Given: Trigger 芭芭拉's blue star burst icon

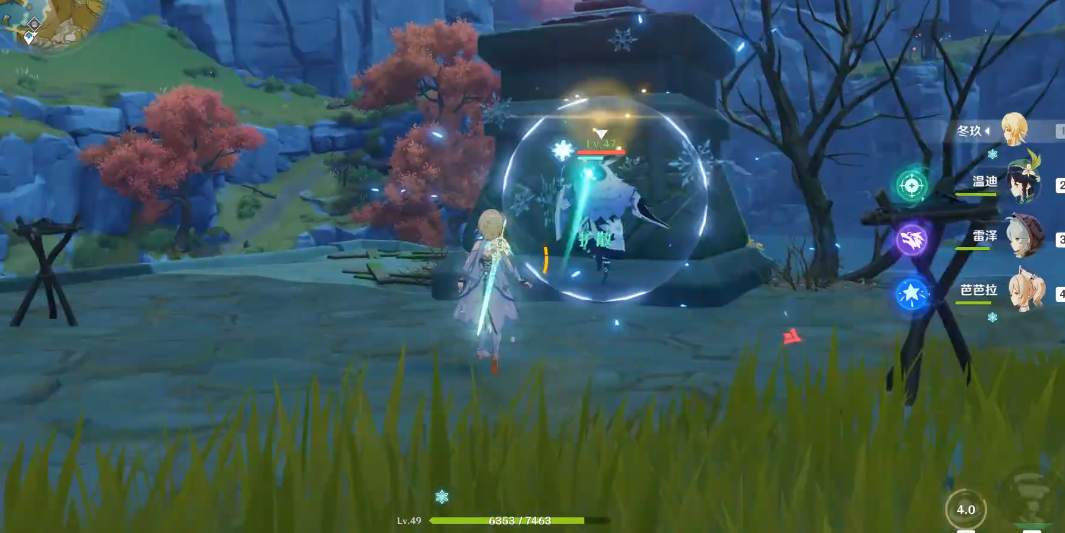Looking at the screenshot, I should point(911,293).
